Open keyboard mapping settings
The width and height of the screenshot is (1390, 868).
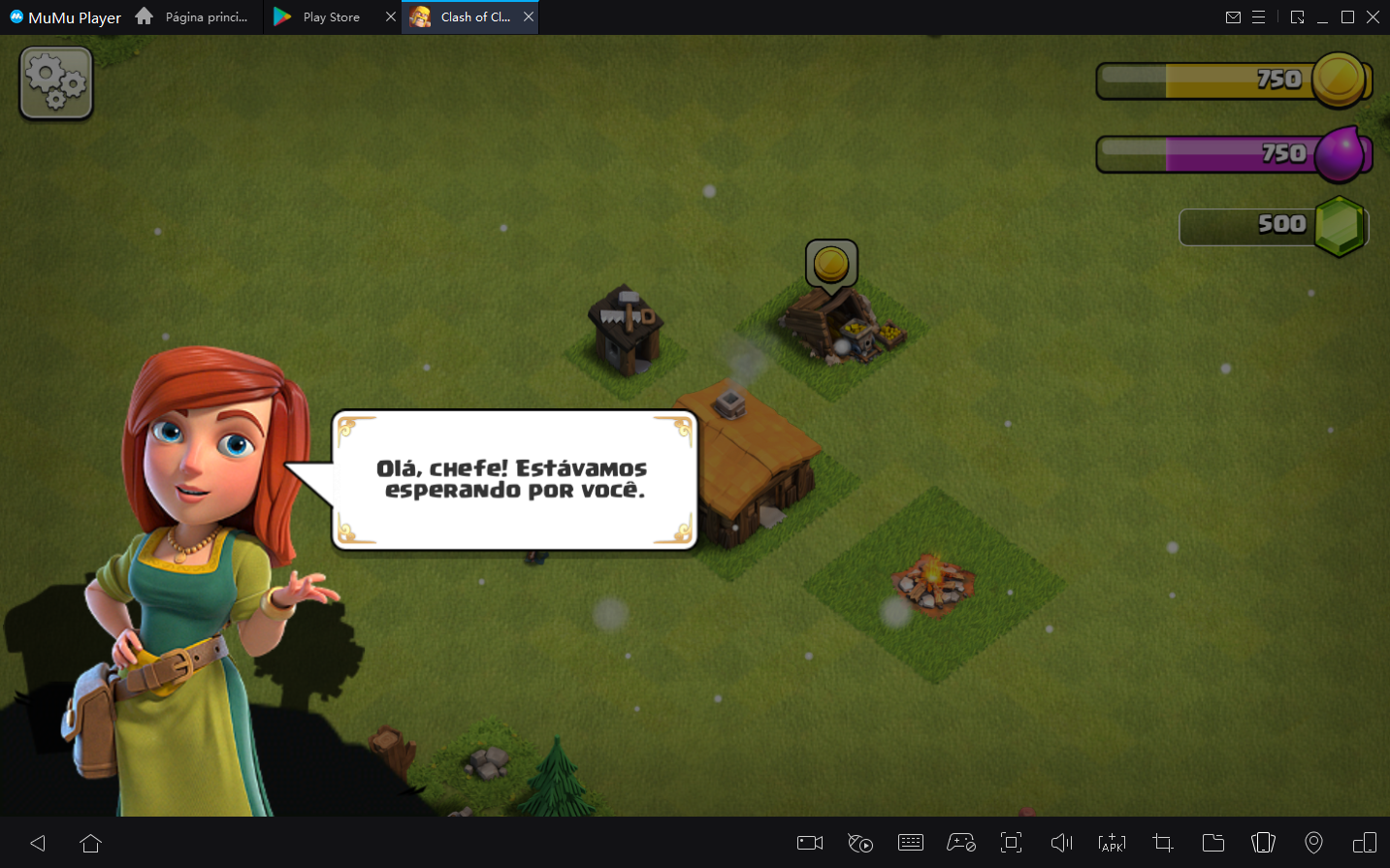pos(910,843)
